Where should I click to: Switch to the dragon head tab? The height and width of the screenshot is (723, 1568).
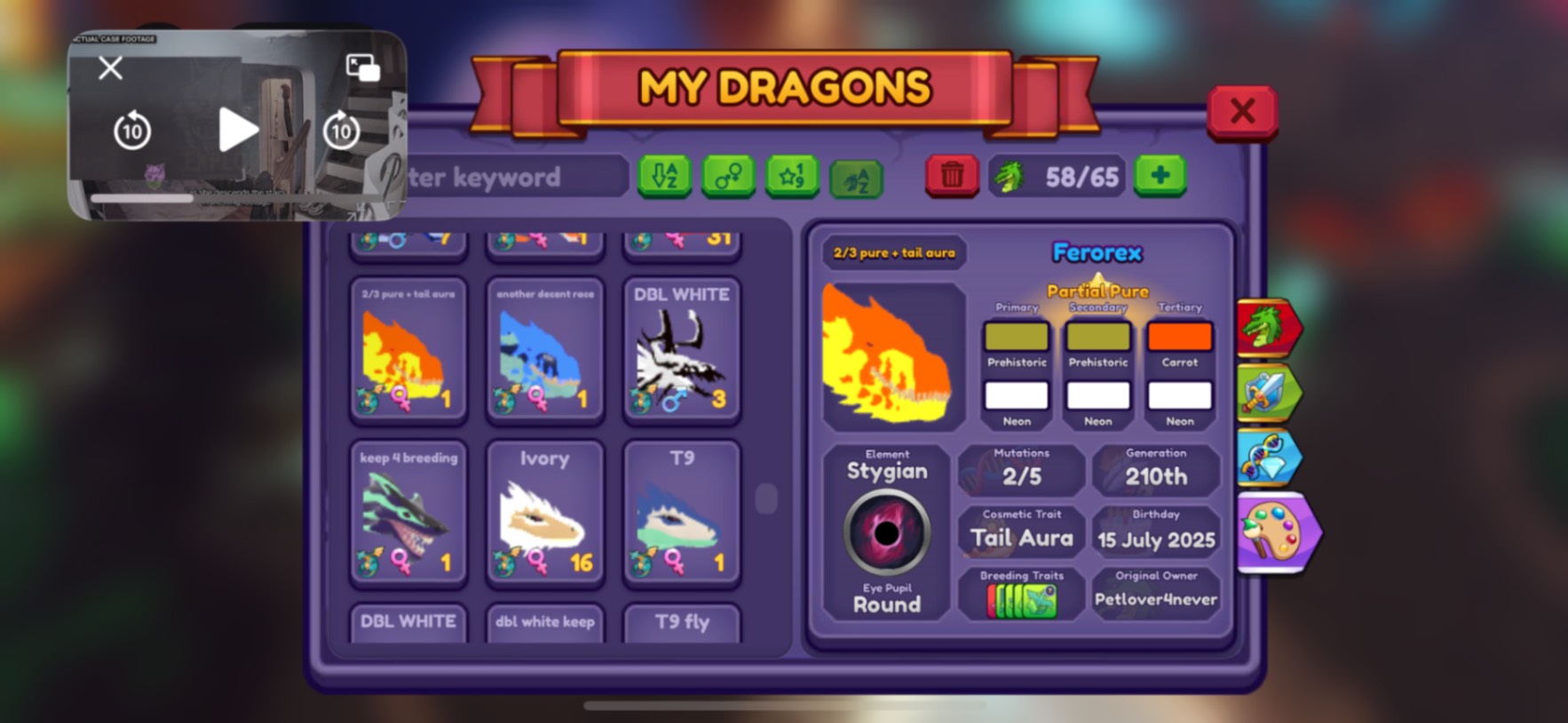pyautogui.click(x=1271, y=325)
